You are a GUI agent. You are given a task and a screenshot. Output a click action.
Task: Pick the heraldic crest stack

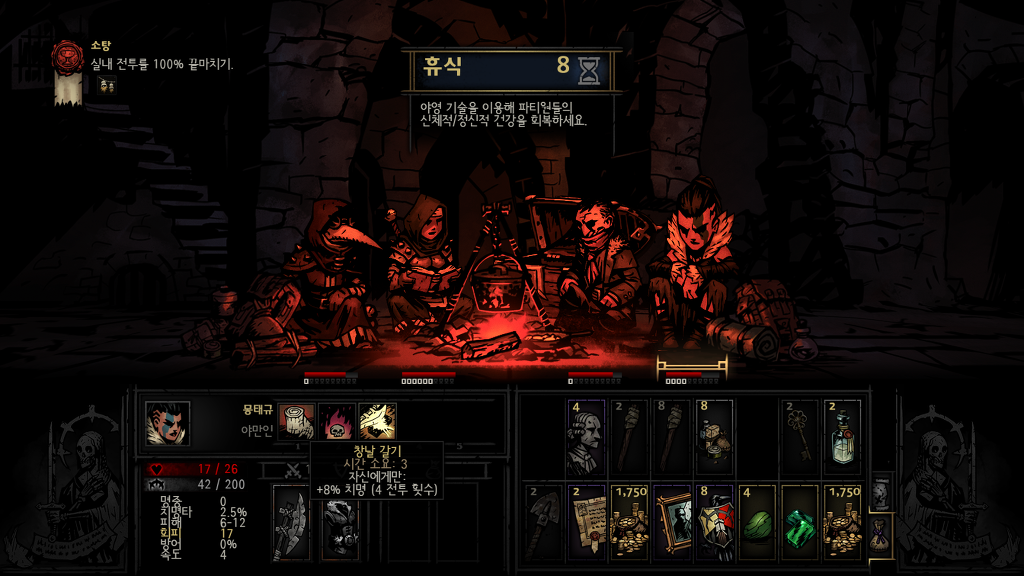(x=714, y=522)
